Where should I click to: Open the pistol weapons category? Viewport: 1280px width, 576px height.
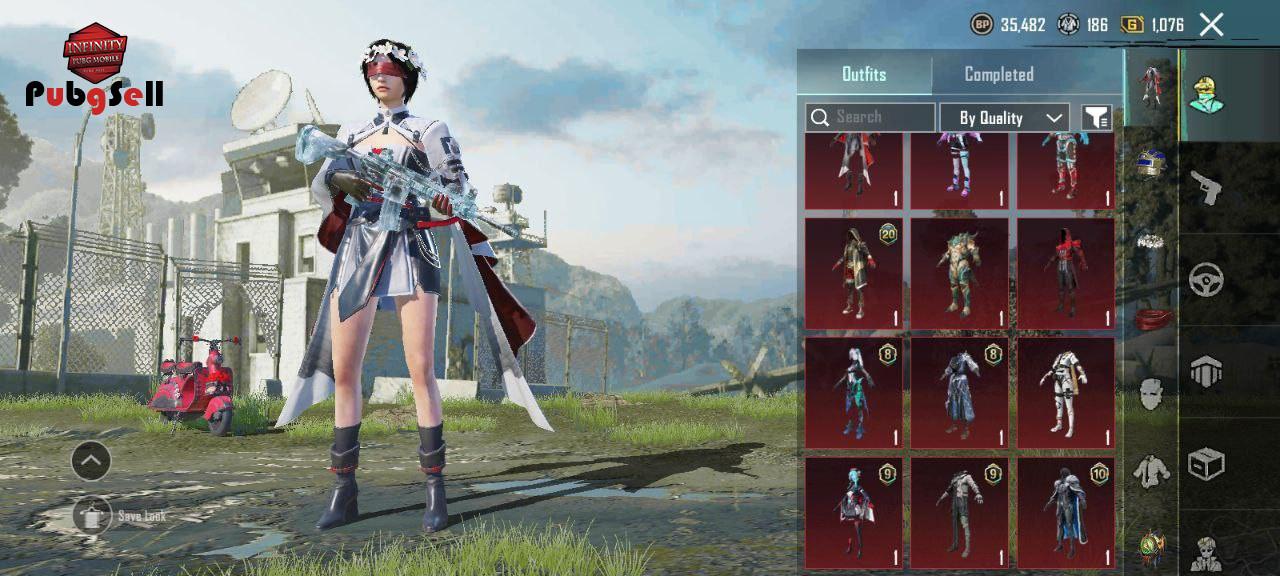coord(1206,186)
